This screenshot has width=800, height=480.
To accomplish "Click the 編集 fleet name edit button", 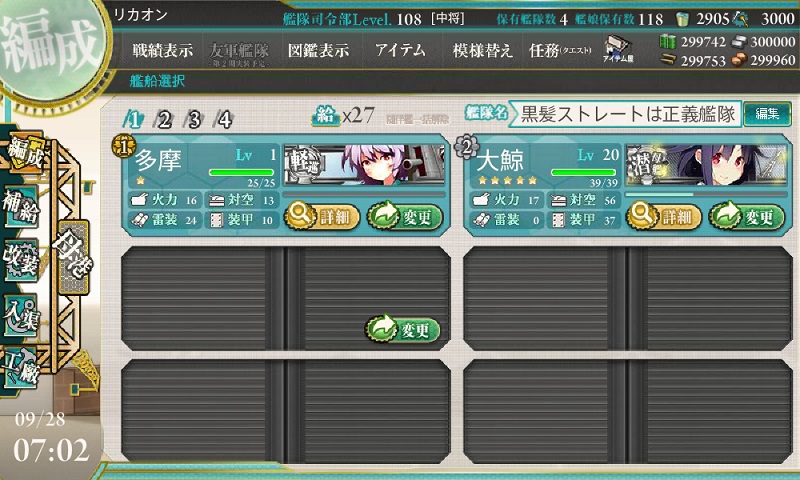I will (767, 114).
